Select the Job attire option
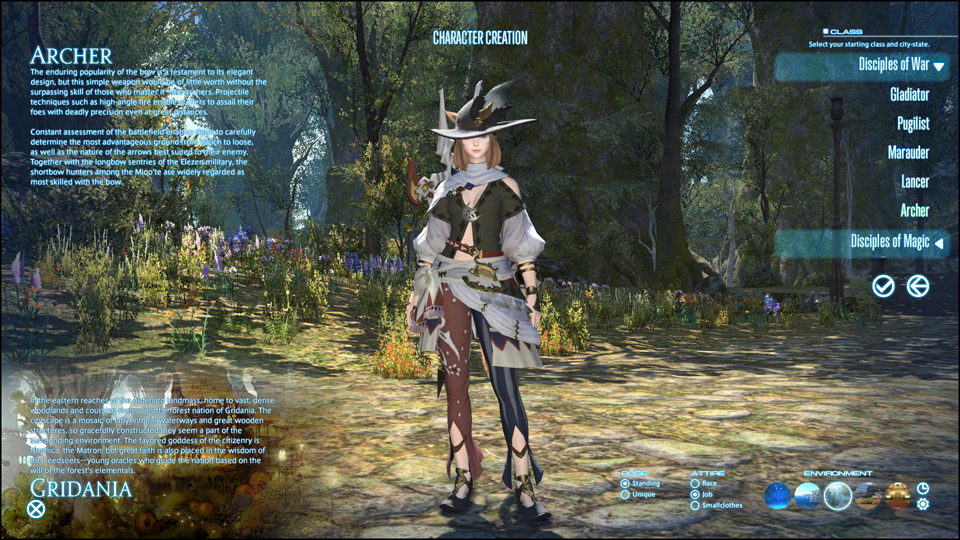 click(x=696, y=495)
